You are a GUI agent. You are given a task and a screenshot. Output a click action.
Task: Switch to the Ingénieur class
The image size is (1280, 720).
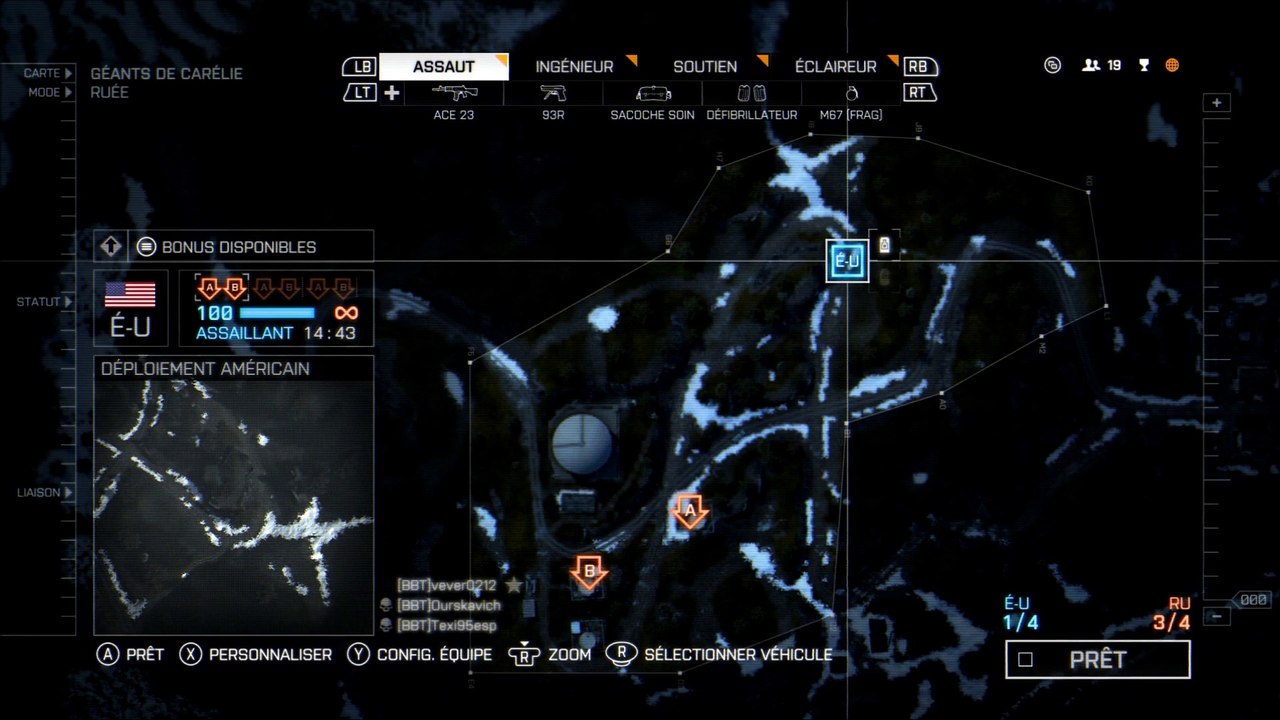[x=575, y=67]
